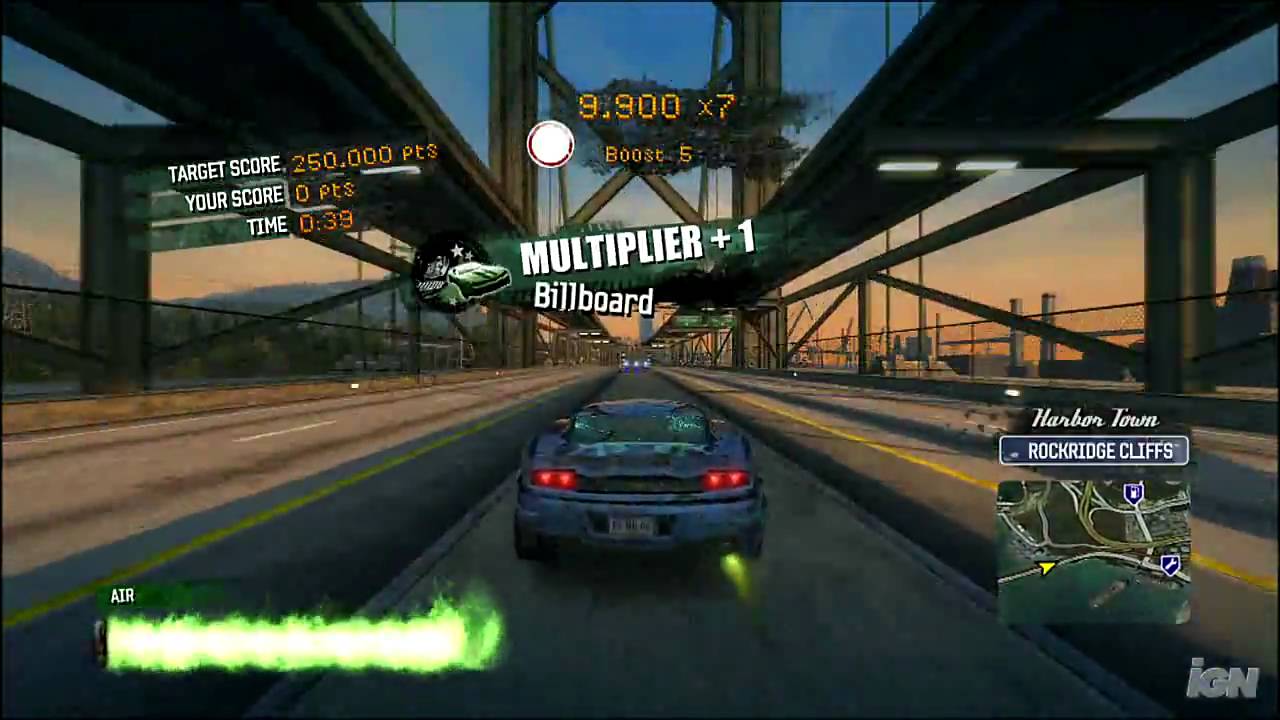Click the yellow player arrow on the minimap
Screen dimensions: 1280x720
1046,568
